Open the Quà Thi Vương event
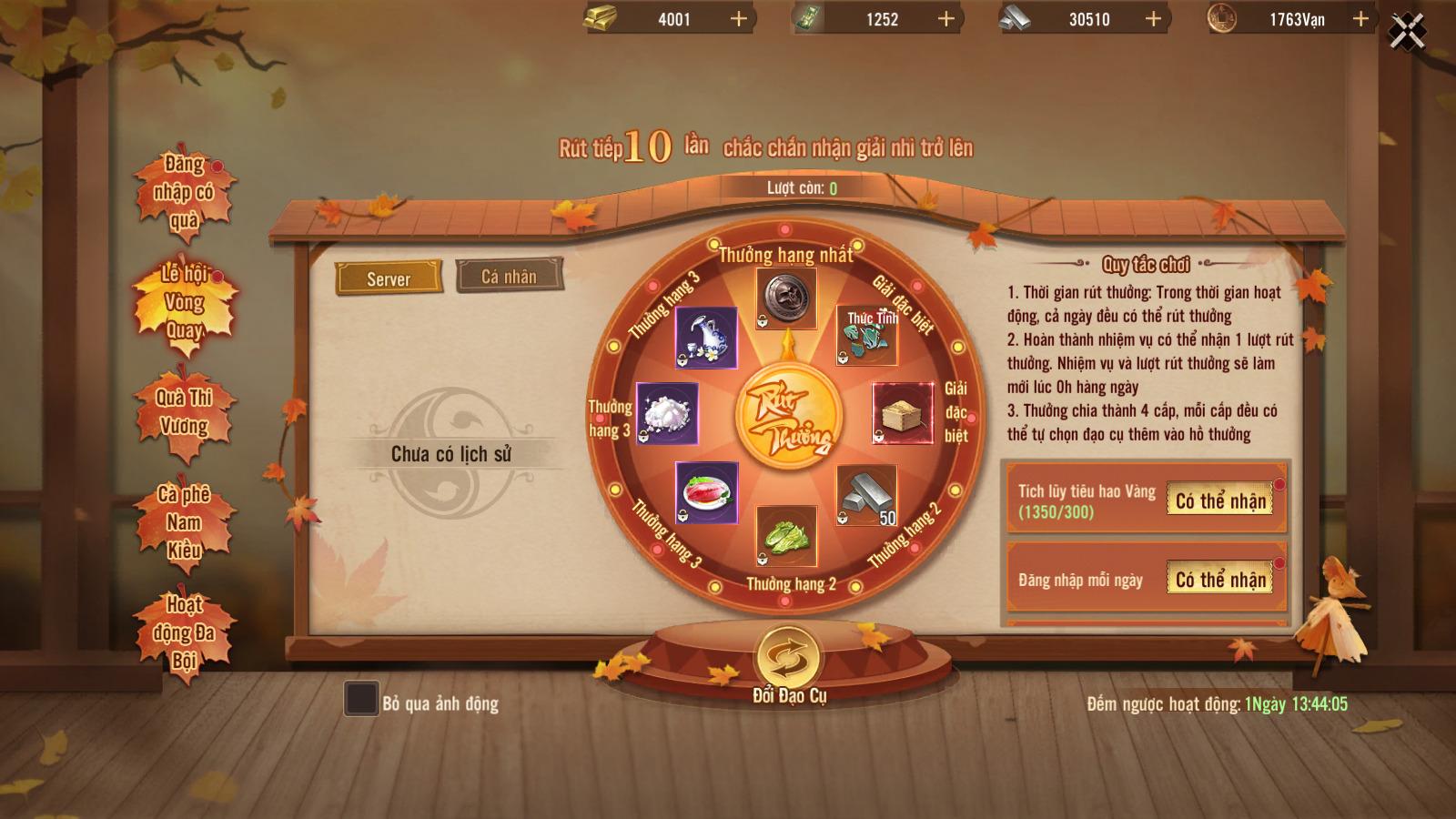This screenshot has width=1456, height=819. point(184,412)
